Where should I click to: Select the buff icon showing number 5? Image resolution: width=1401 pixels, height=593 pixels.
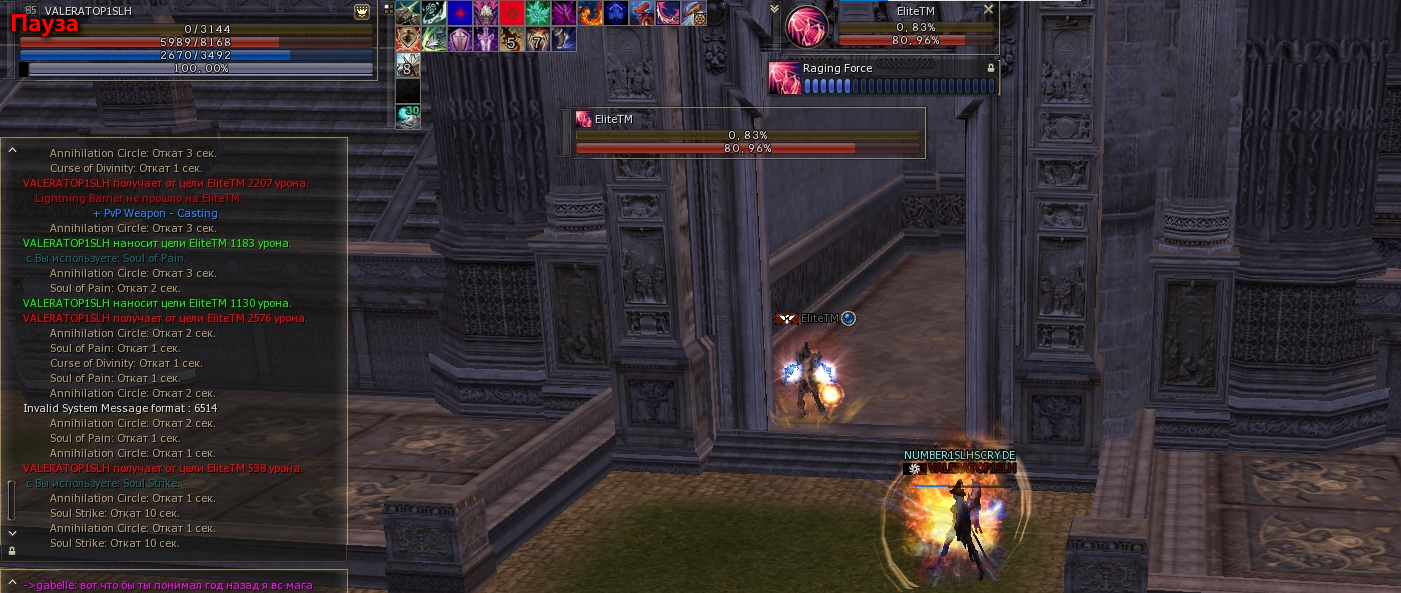511,40
